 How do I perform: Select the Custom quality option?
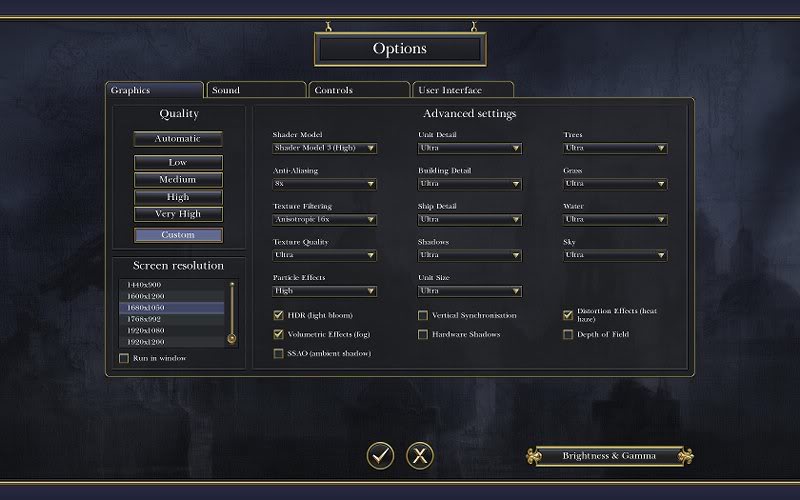click(x=178, y=235)
